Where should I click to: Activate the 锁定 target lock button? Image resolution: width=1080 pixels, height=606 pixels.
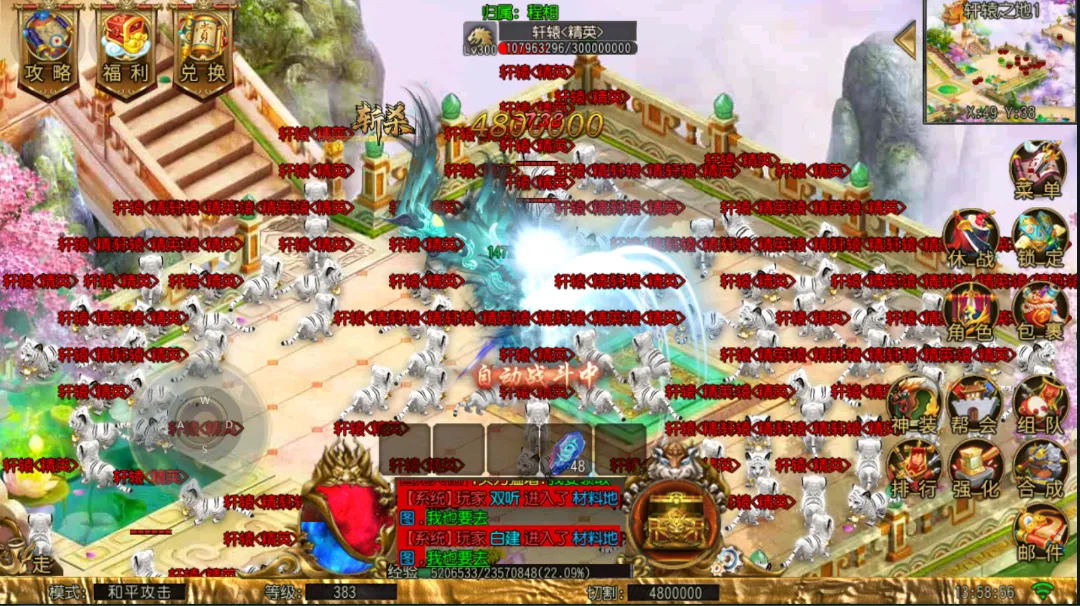point(1039,238)
